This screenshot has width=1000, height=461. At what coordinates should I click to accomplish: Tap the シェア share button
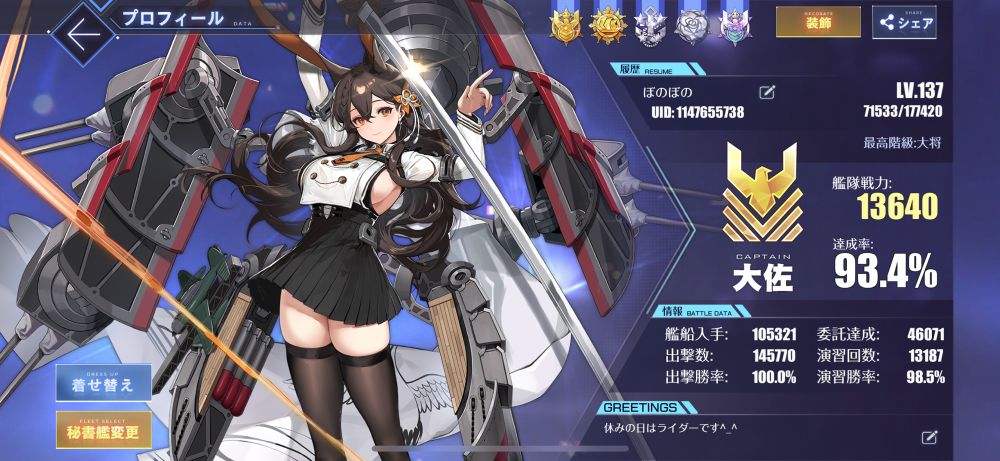(903, 23)
